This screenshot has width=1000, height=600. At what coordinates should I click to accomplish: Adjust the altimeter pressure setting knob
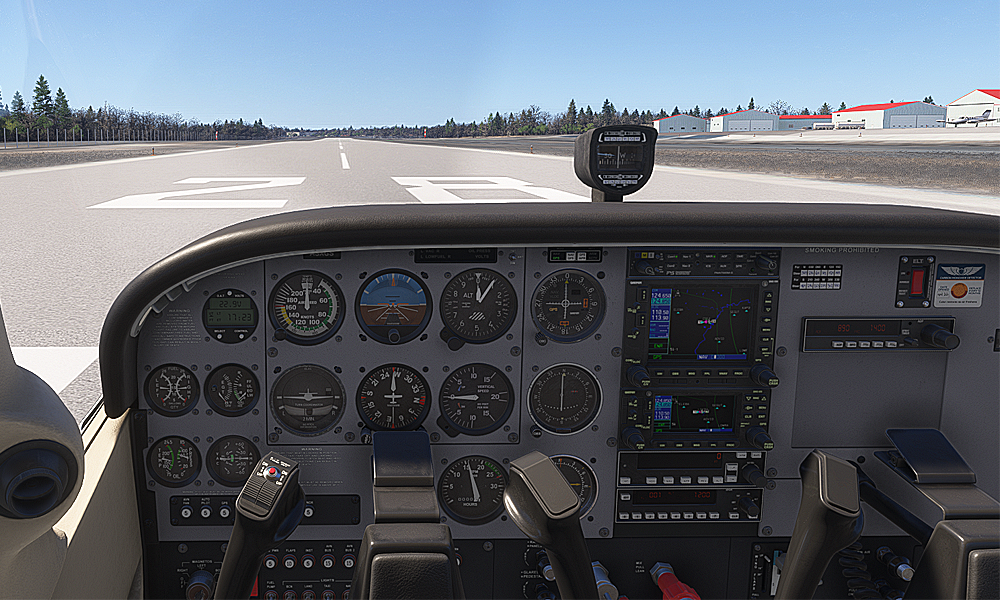[453, 341]
